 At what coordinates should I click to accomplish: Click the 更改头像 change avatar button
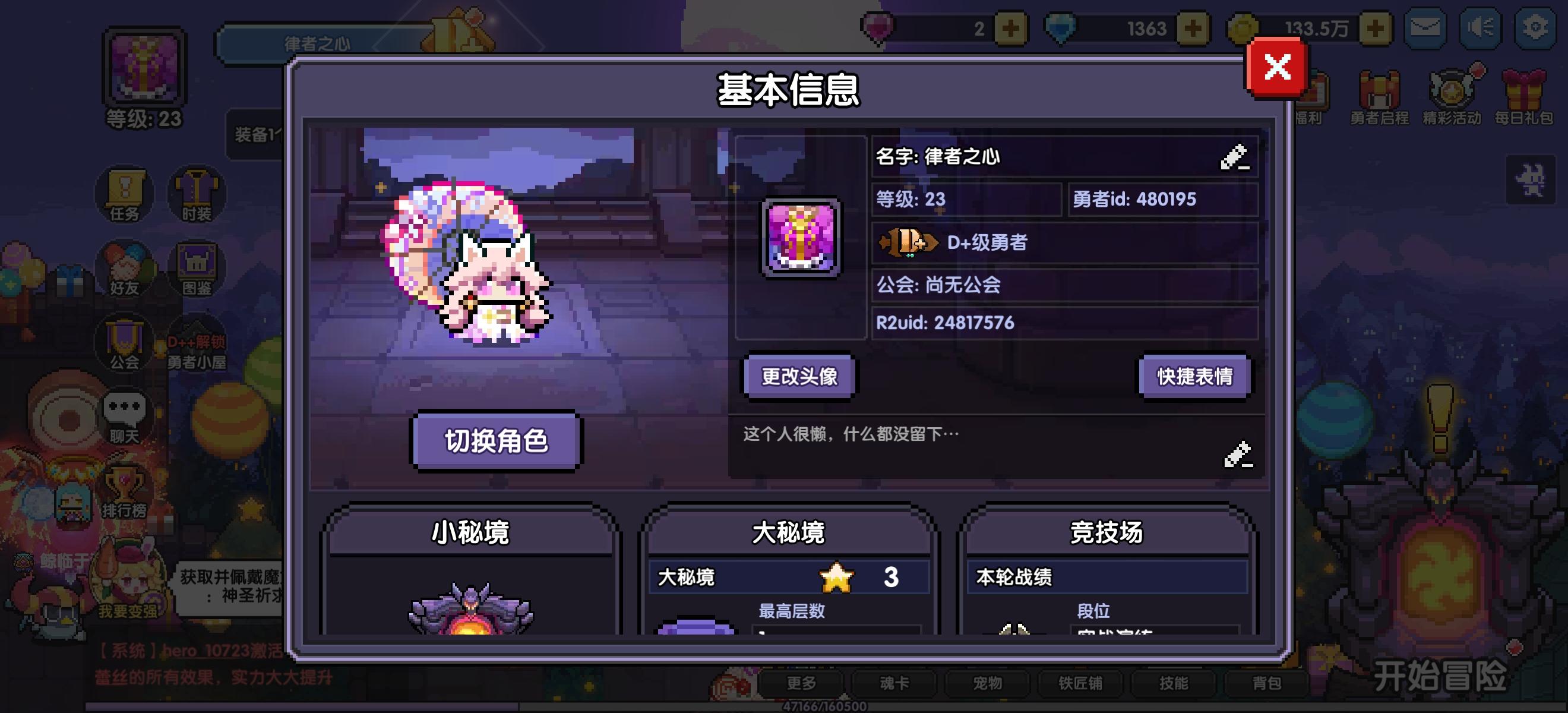point(799,377)
